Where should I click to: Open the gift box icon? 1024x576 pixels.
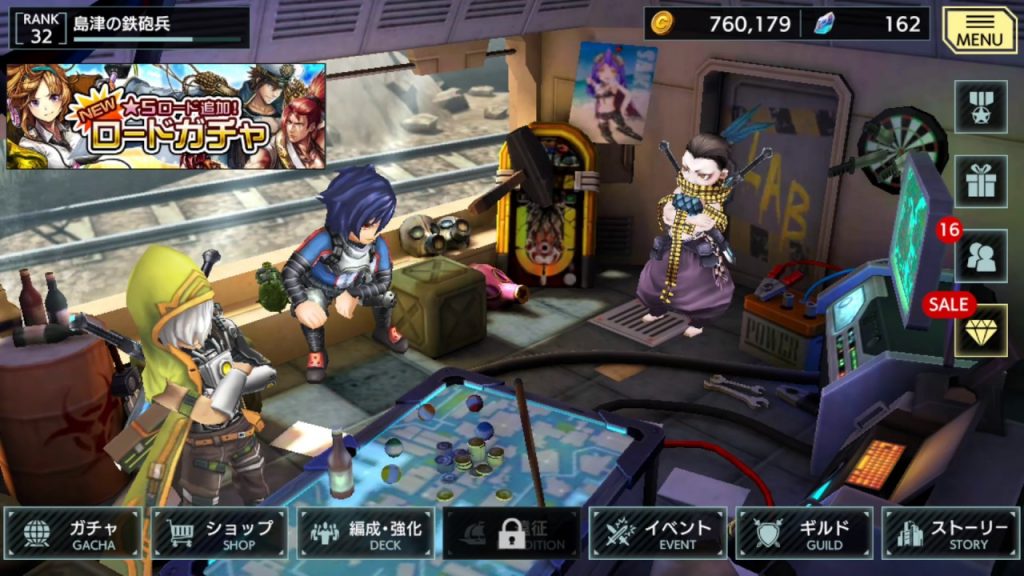point(980,181)
